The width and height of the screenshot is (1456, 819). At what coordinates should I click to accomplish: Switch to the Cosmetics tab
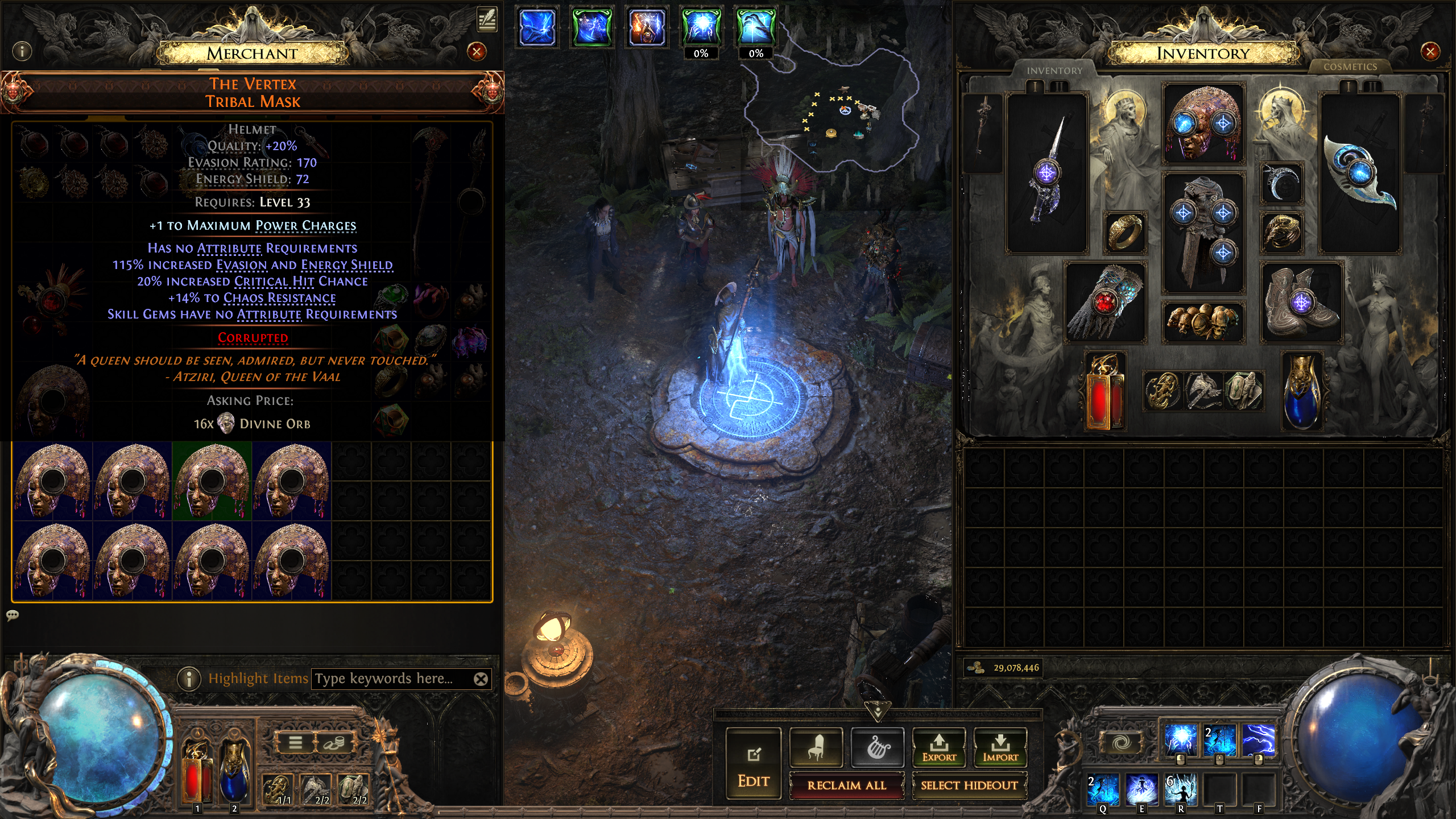pos(1350,67)
